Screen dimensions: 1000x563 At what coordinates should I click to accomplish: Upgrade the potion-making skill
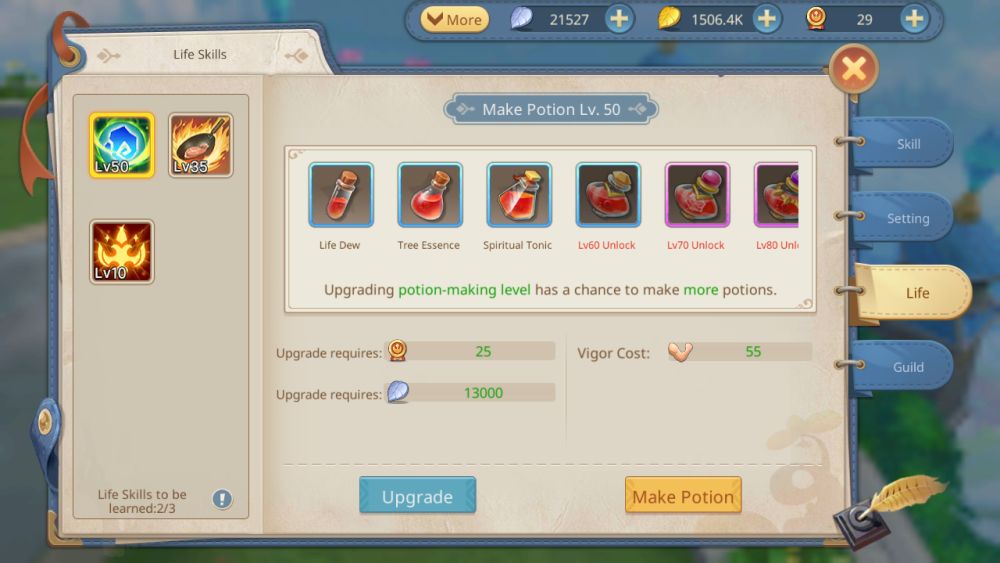(417, 496)
